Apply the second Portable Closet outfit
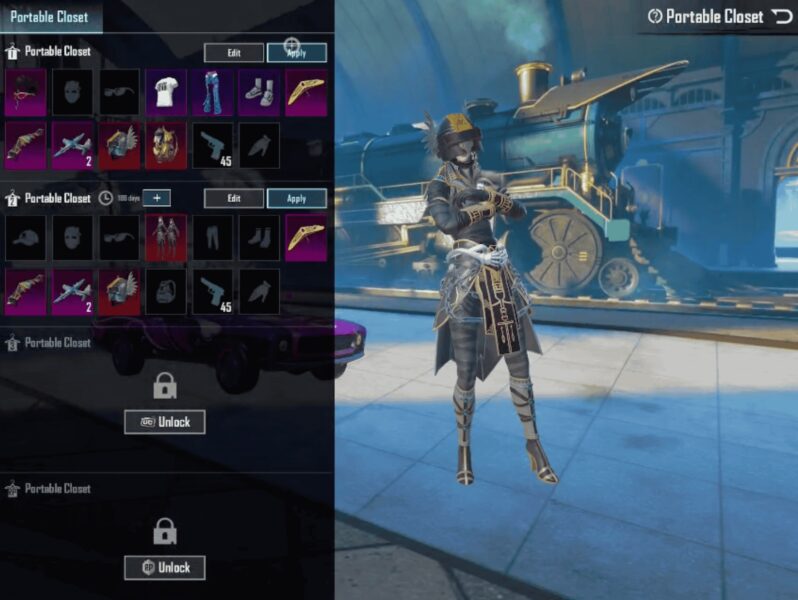This screenshot has width=798, height=600. click(297, 198)
